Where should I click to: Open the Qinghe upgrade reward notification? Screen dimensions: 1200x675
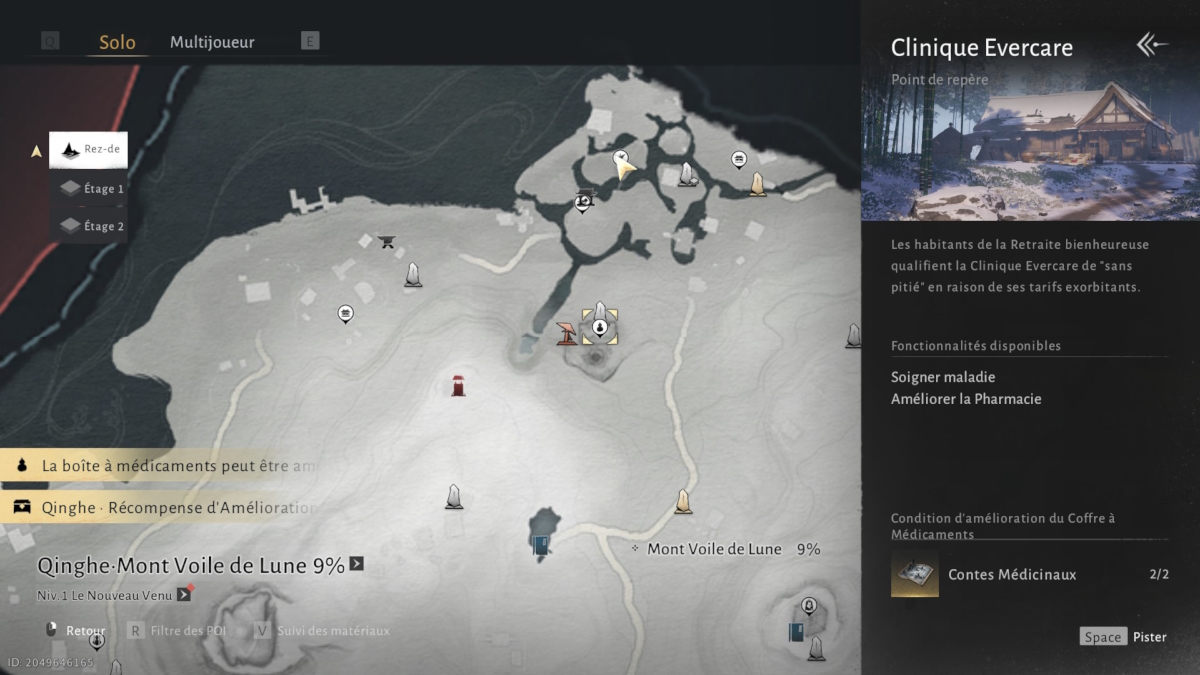point(165,507)
